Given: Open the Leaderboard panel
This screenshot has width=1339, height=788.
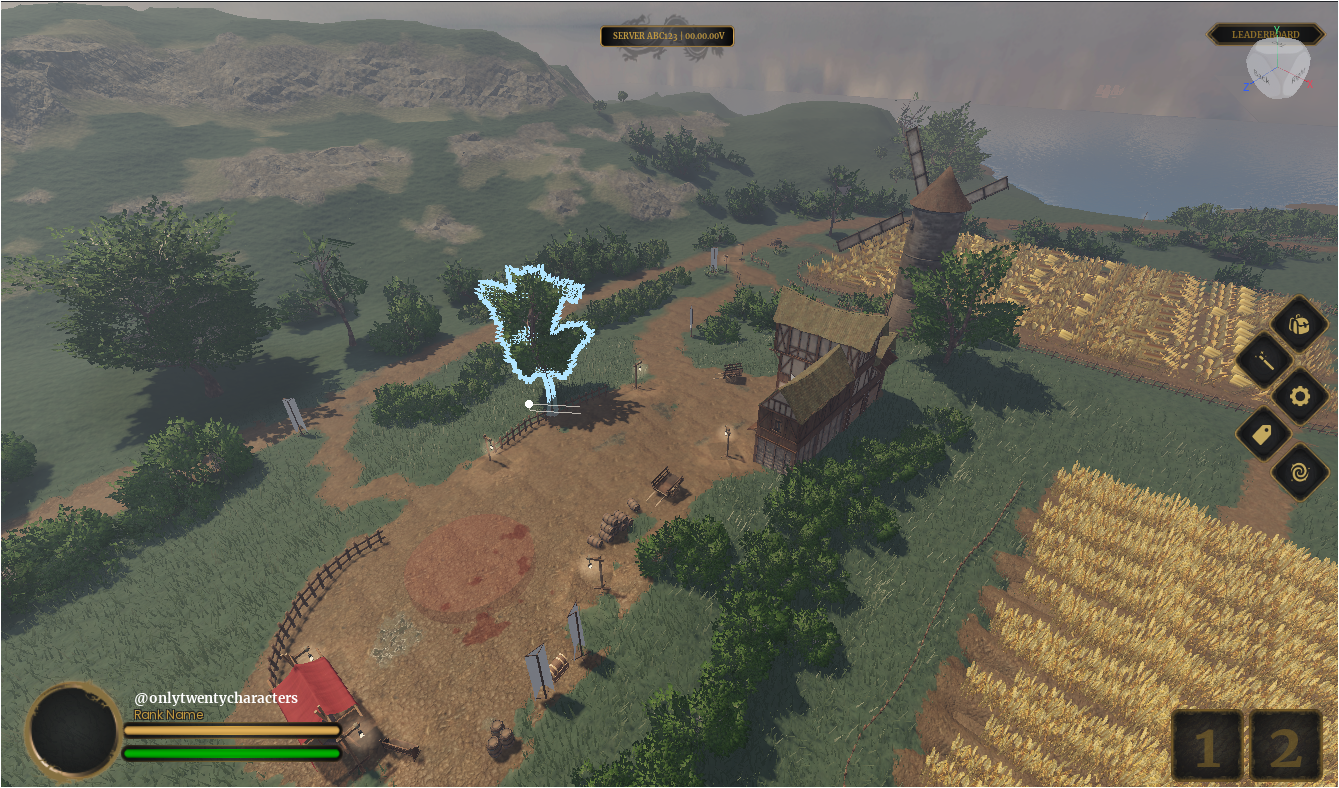Looking at the screenshot, I should pyautogui.click(x=1264, y=34).
